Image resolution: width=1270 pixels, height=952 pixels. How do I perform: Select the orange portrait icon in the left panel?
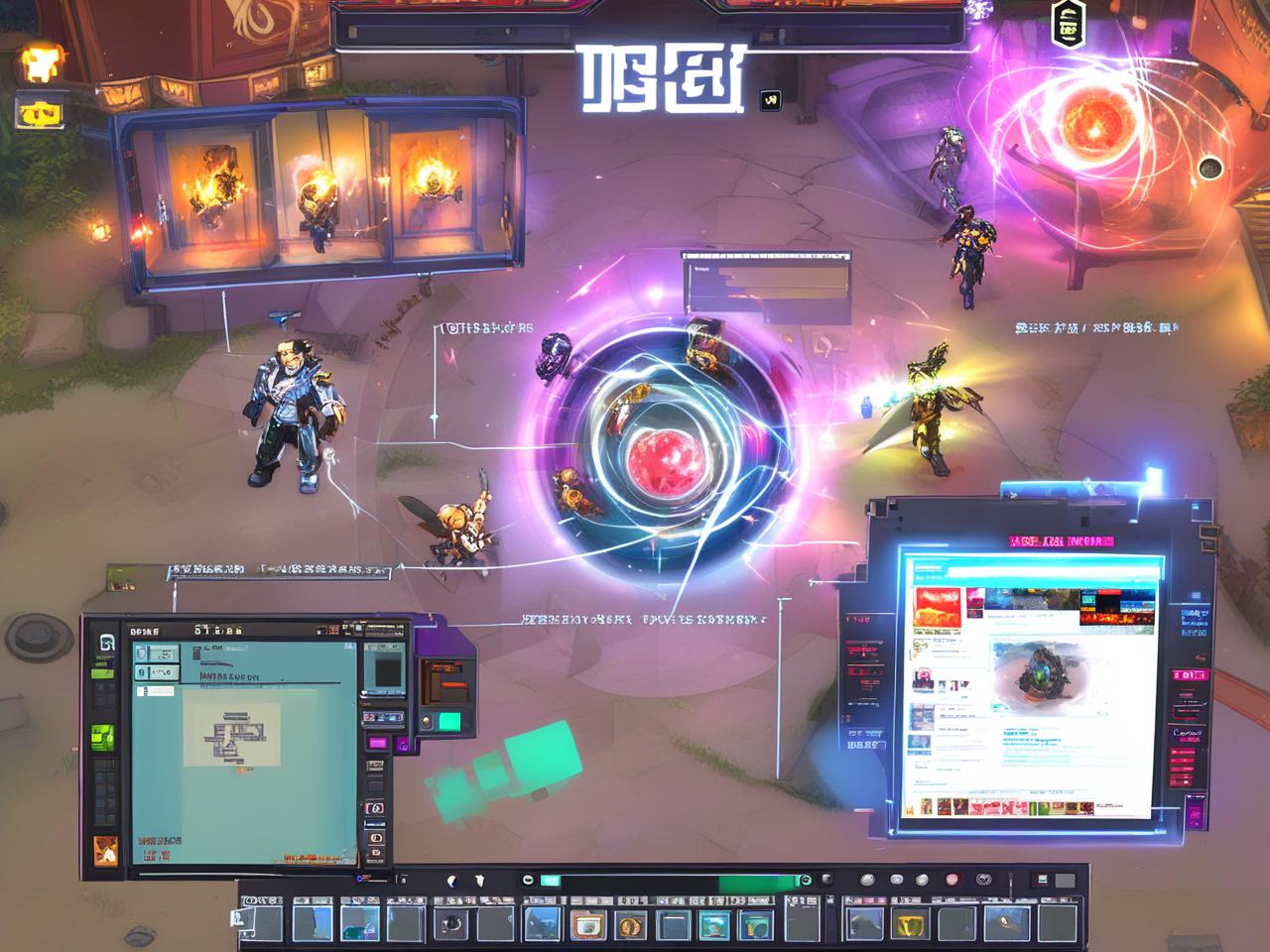(x=105, y=850)
